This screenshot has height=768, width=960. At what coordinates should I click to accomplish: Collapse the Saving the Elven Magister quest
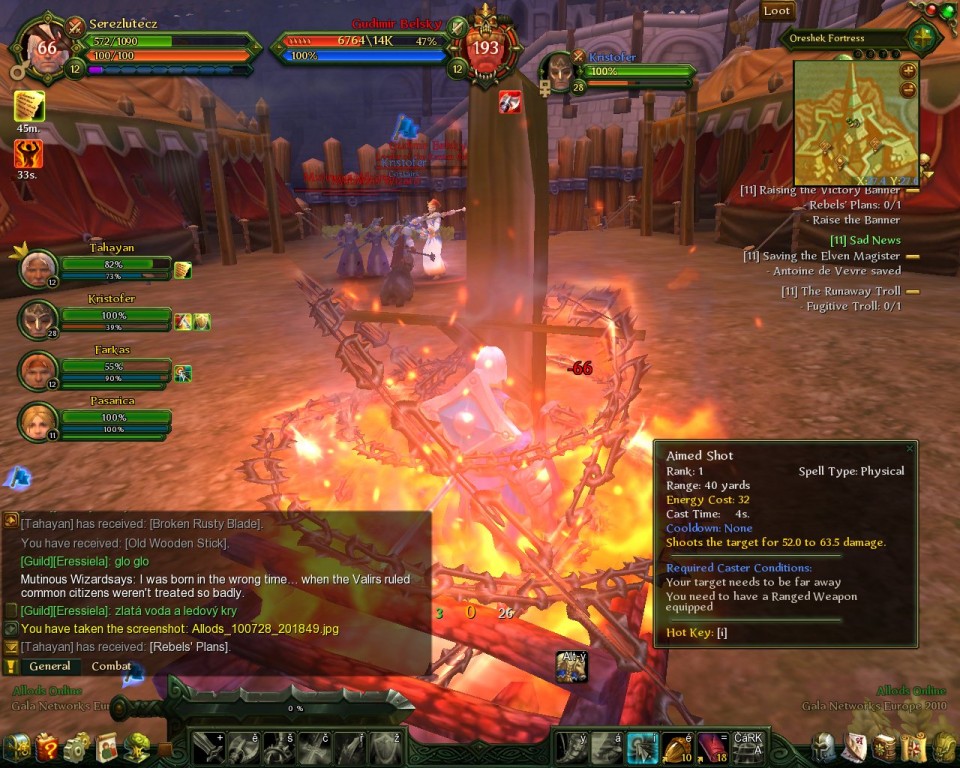[912, 256]
